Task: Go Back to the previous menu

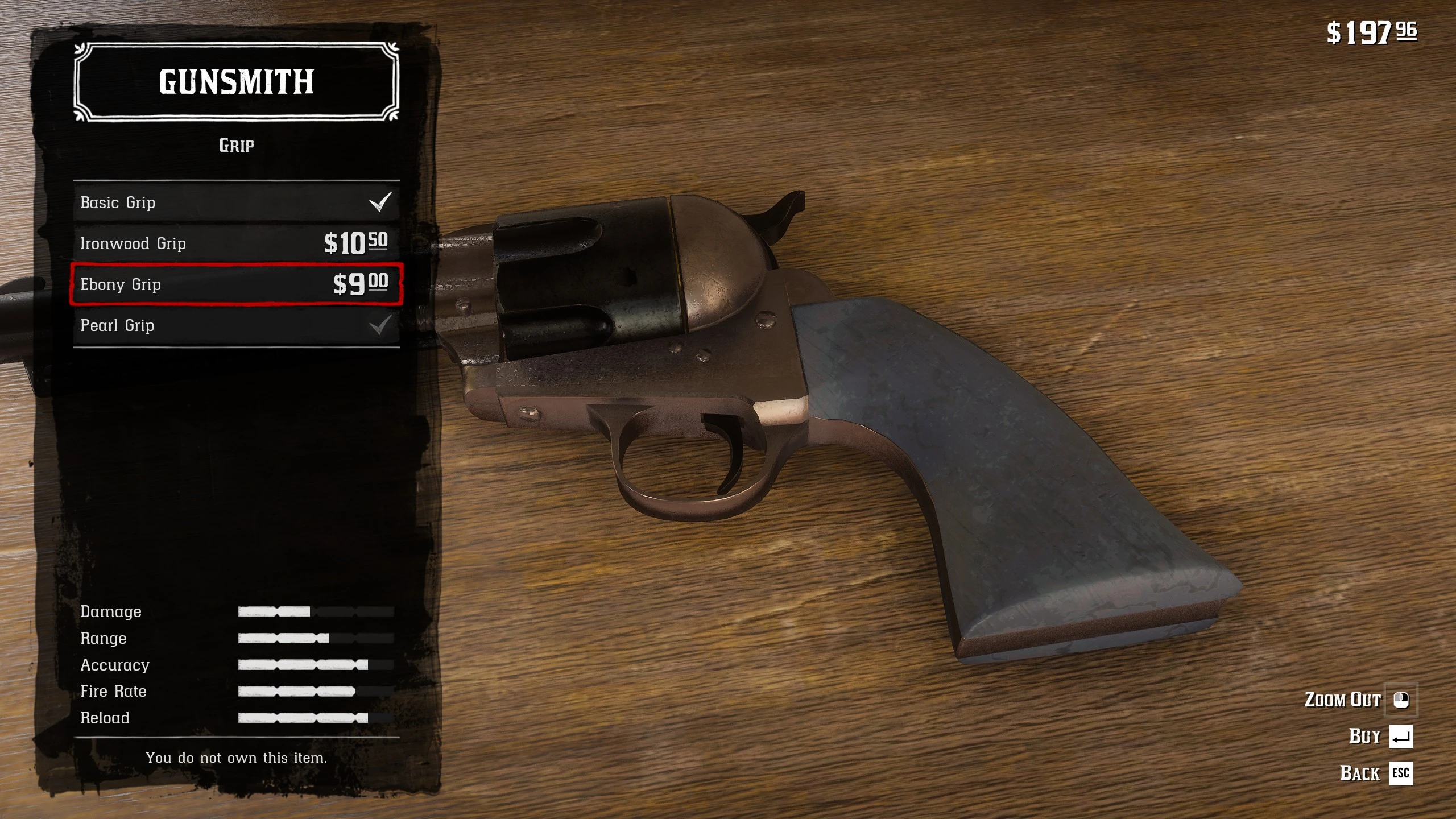Action: pos(1376,773)
